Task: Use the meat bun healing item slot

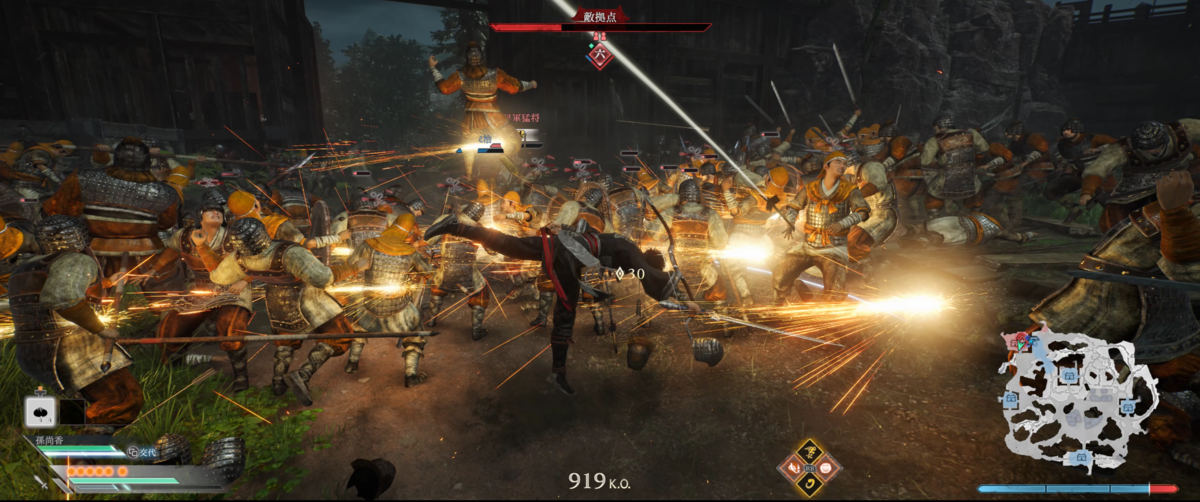Action: click(42, 410)
